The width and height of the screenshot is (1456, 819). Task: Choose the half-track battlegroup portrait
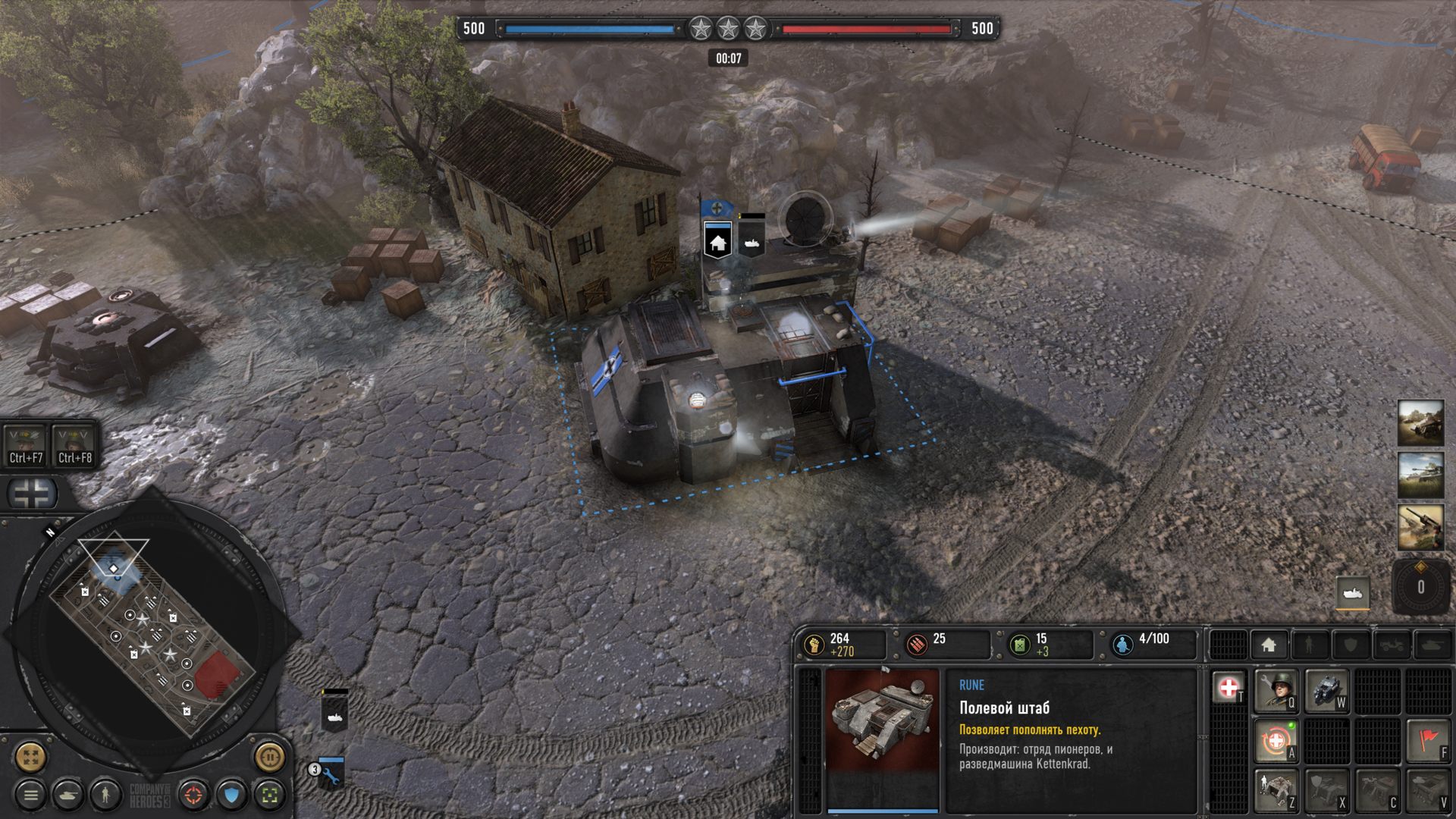1420,423
